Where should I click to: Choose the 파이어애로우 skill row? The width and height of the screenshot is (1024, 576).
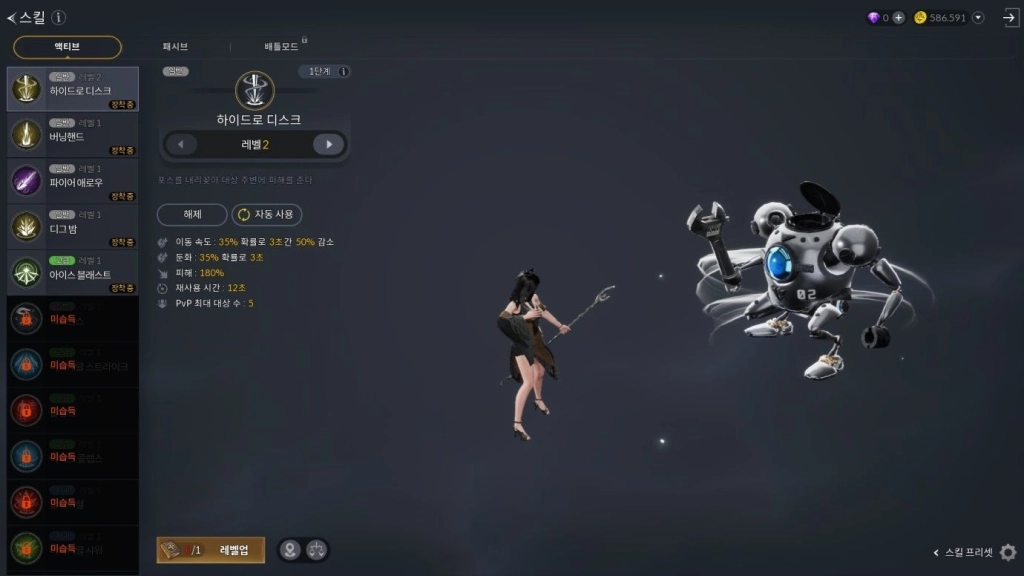(x=73, y=181)
